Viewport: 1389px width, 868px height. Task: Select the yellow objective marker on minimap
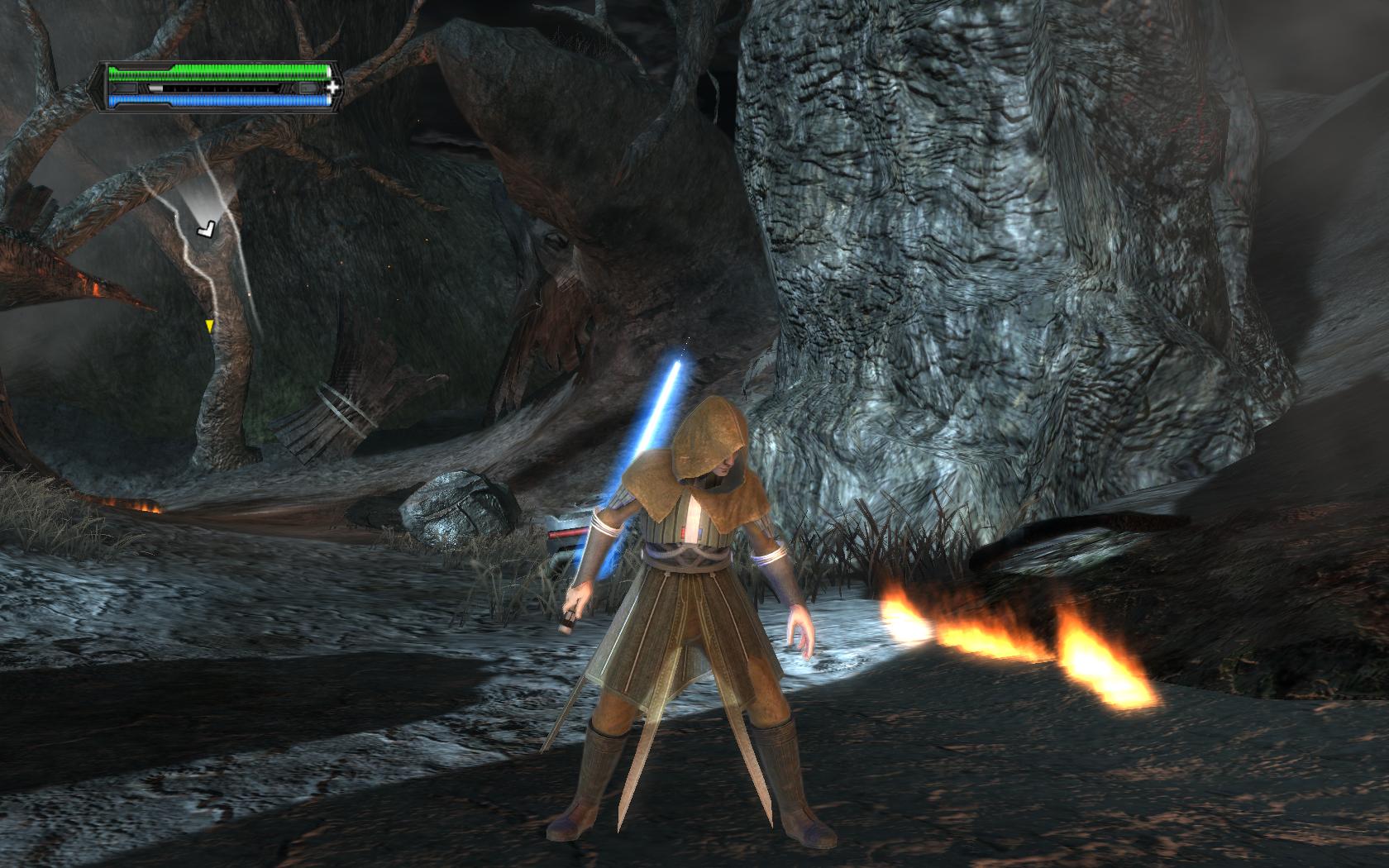pos(209,327)
